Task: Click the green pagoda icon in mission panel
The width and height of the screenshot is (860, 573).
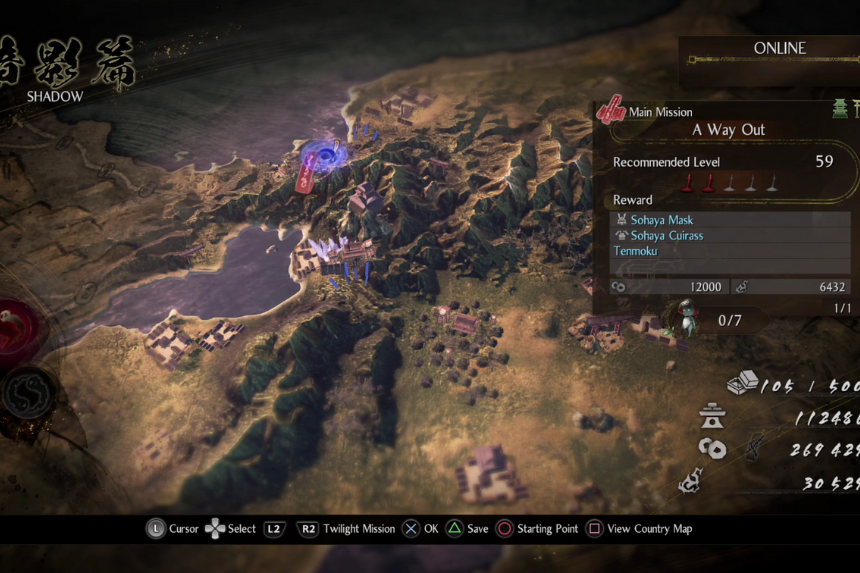Action: coord(840,110)
